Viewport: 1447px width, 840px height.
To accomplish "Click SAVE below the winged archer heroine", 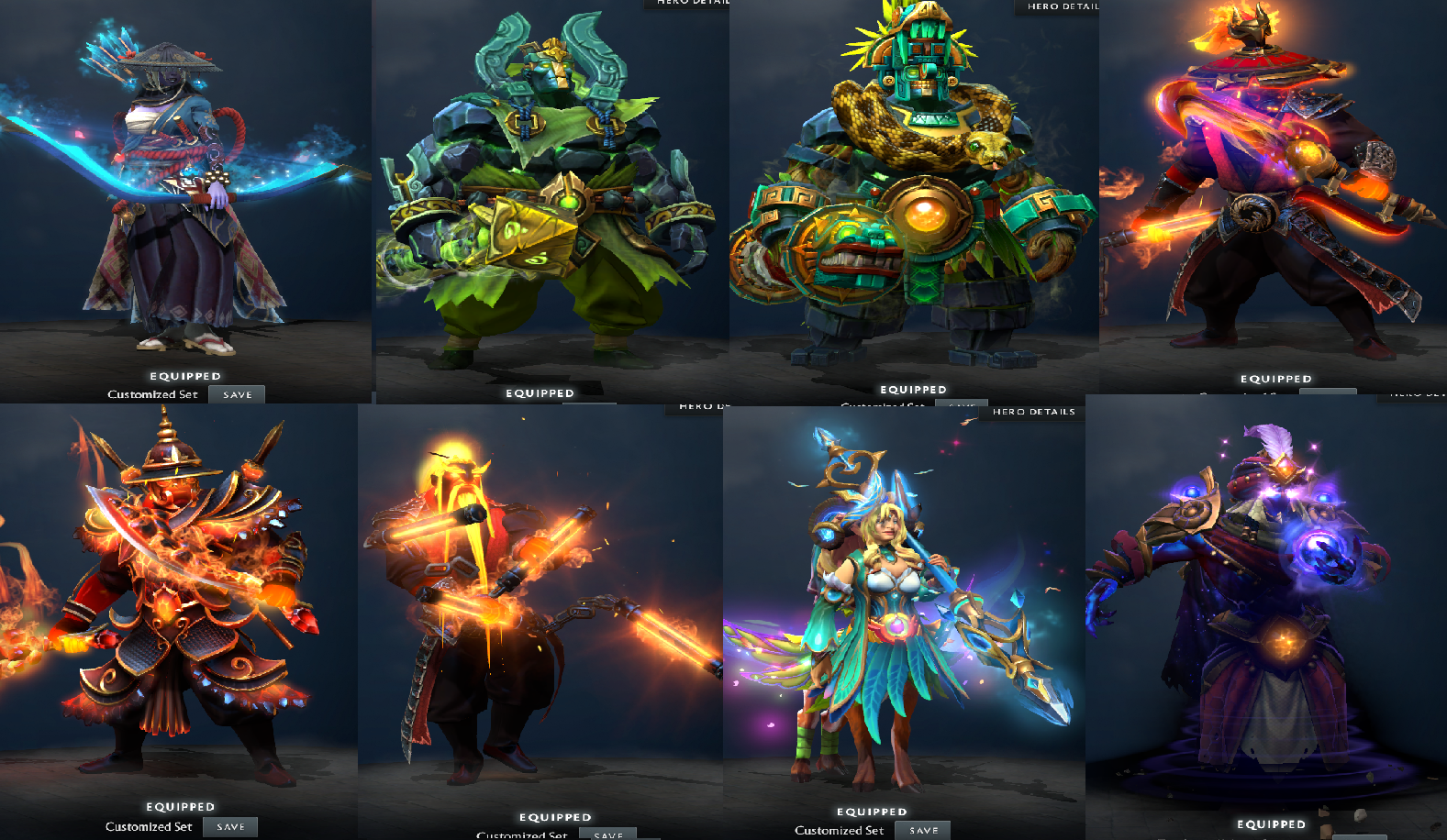I will [x=922, y=829].
